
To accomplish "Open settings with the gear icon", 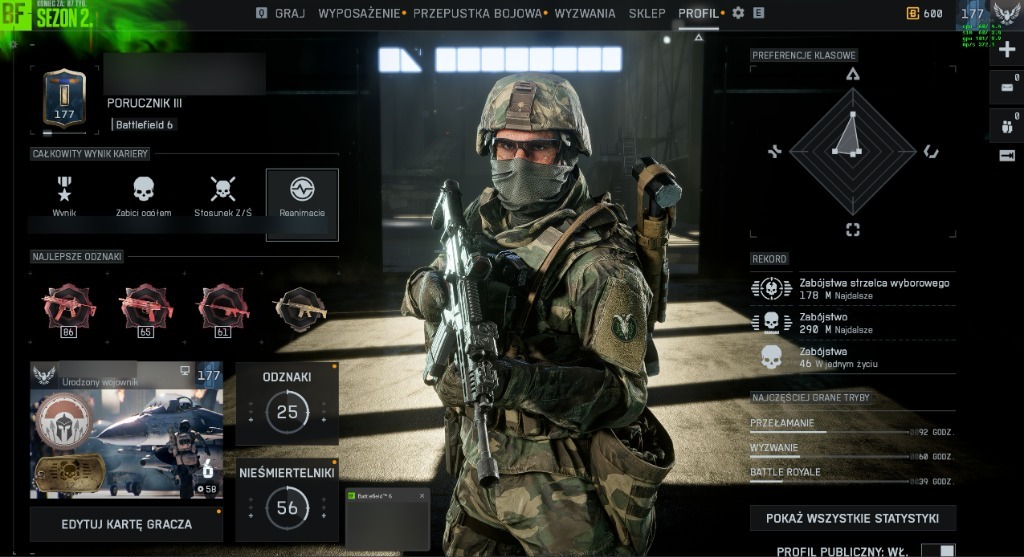I will (738, 13).
